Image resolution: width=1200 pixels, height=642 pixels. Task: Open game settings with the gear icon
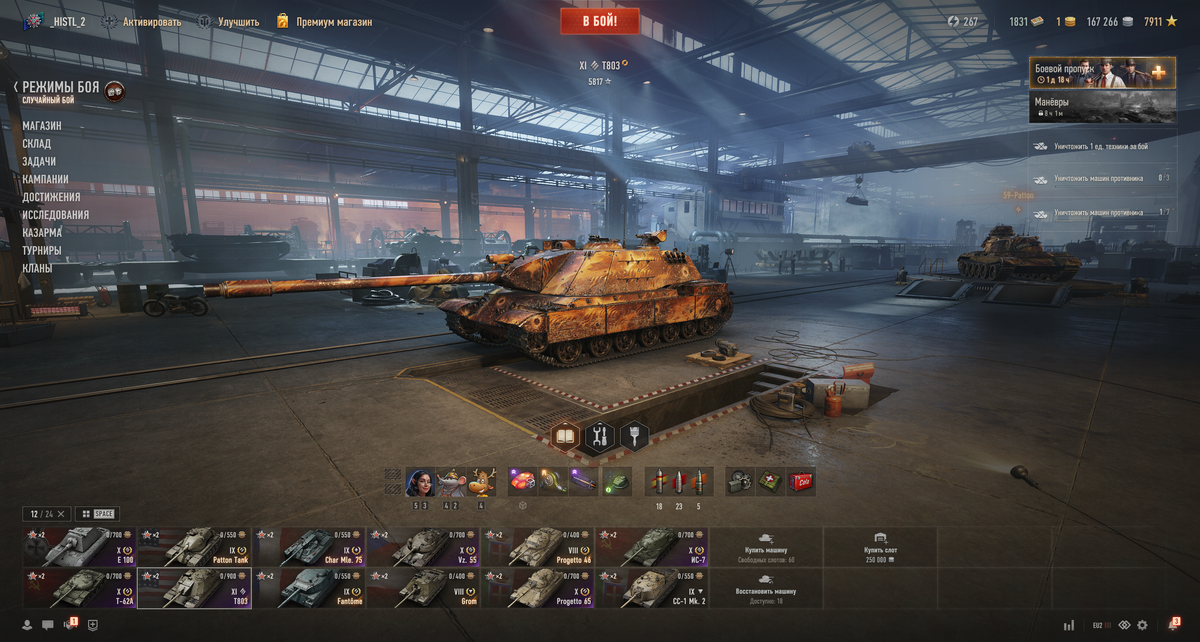point(1142,625)
